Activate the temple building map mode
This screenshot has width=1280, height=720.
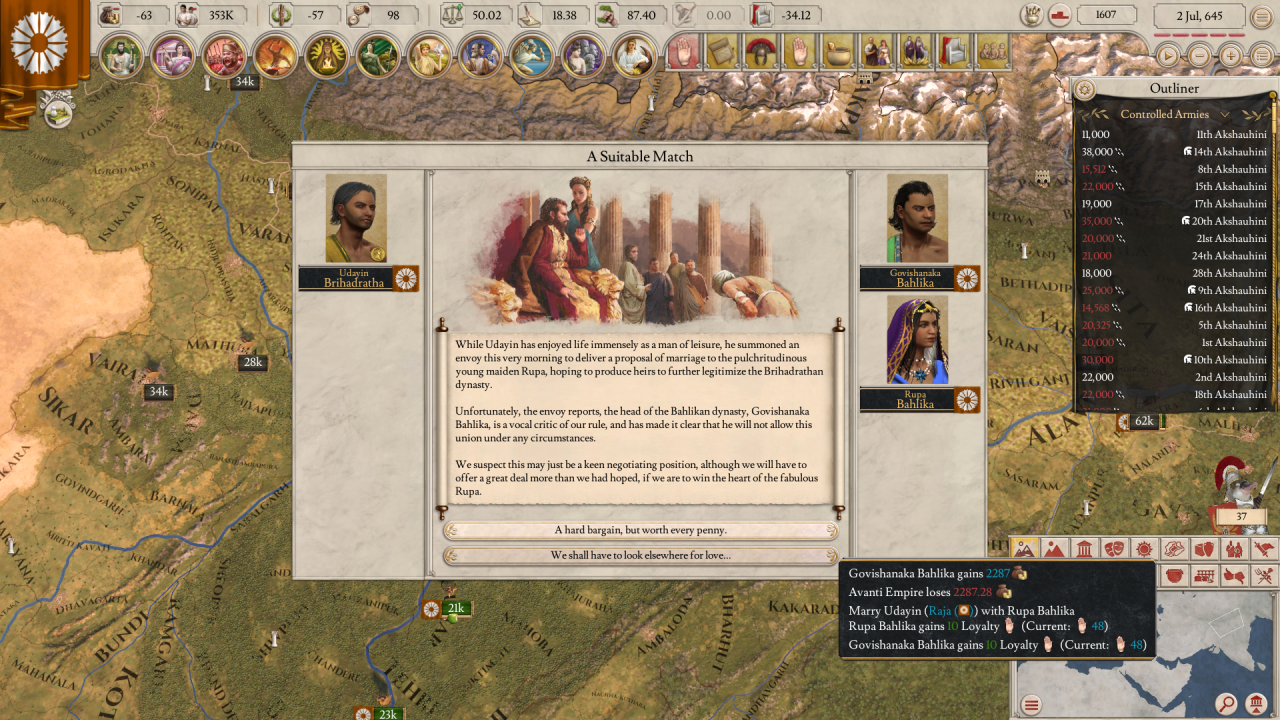[1084, 549]
